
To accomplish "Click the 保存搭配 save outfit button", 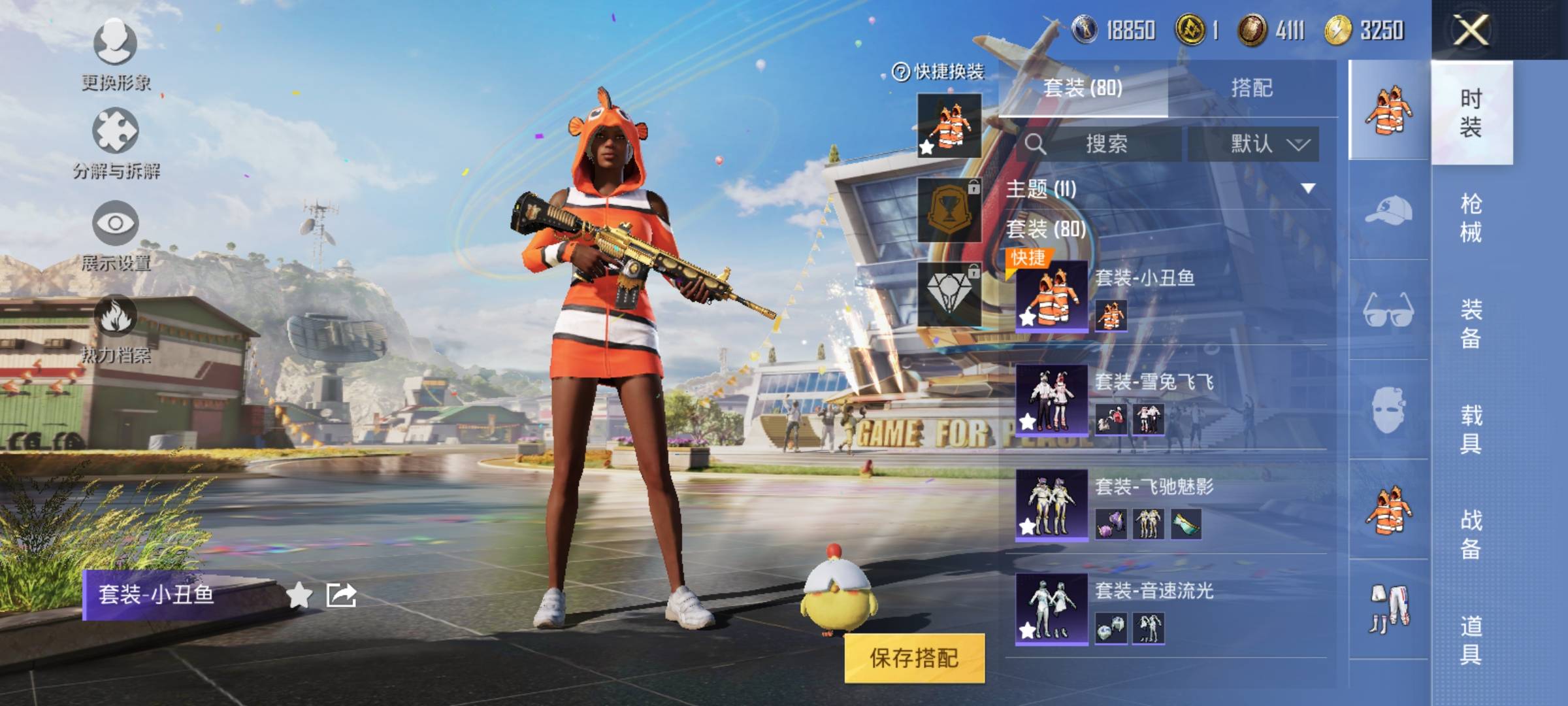I will [914, 658].
